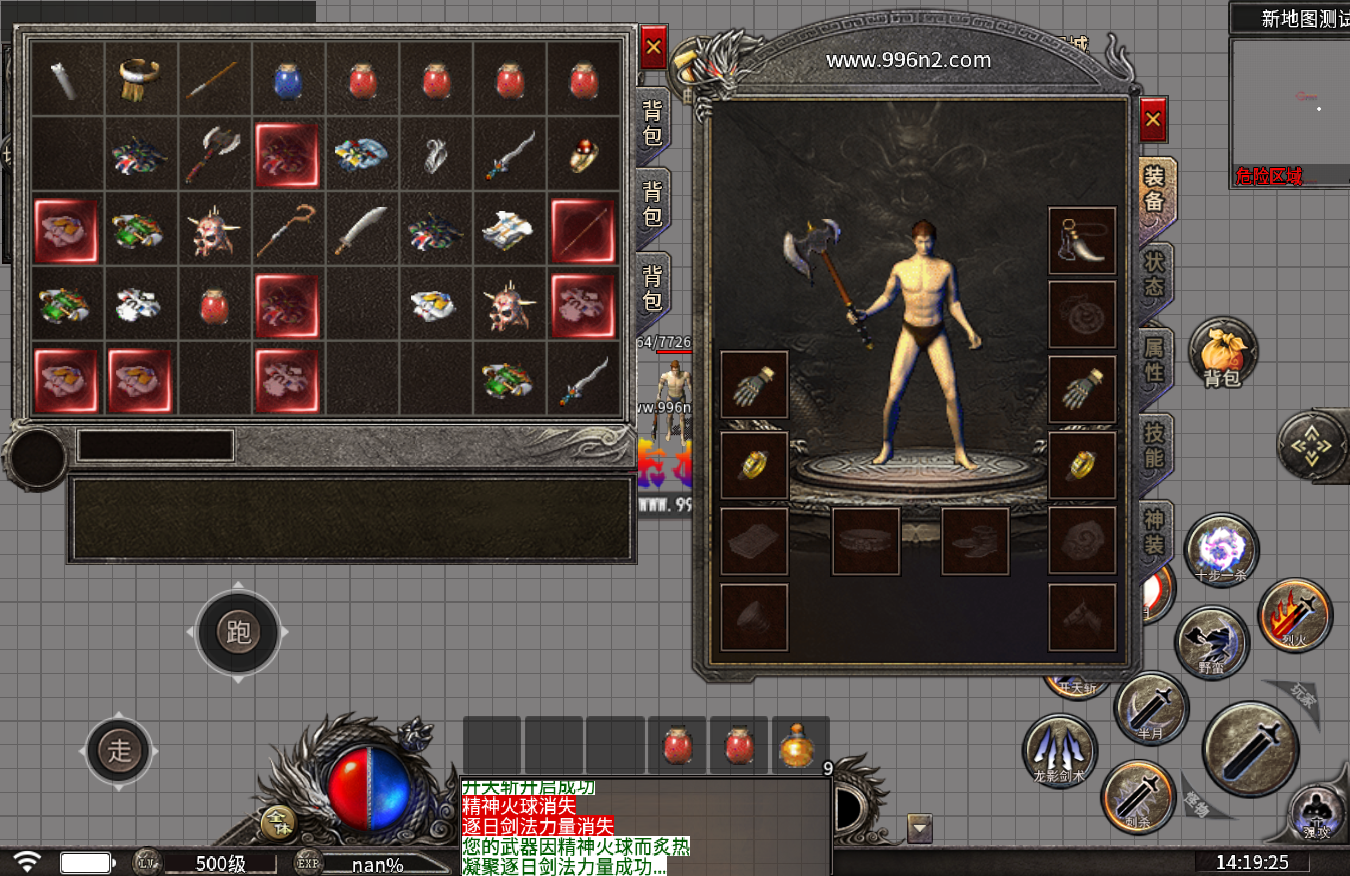Use the orange flask in the hotbar
Image resolution: width=1350 pixels, height=876 pixels.
coord(797,746)
